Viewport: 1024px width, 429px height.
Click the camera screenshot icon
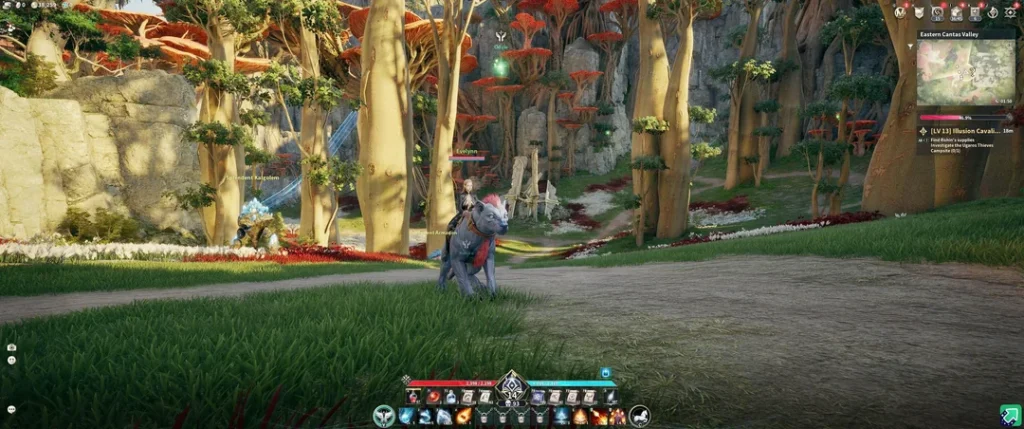11,347
